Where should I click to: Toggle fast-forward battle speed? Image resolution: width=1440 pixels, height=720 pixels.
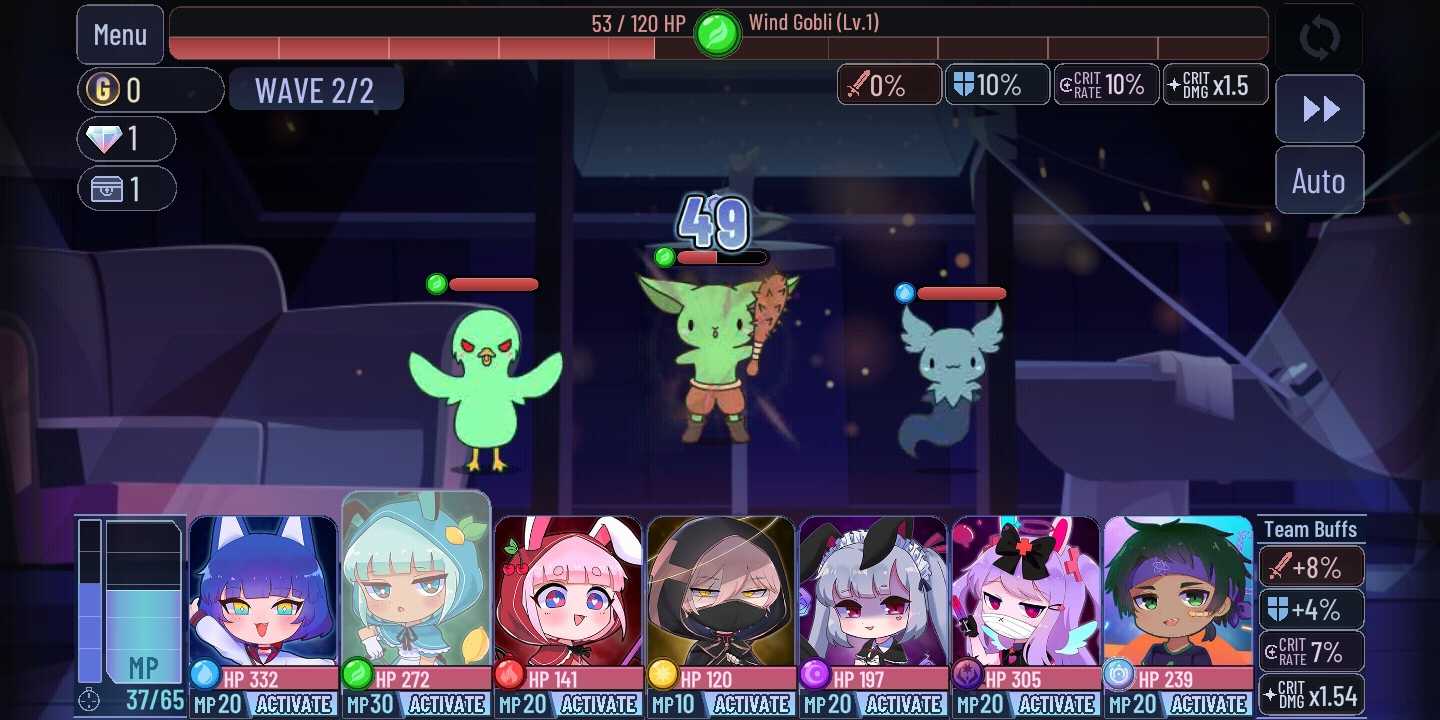point(1319,110)
